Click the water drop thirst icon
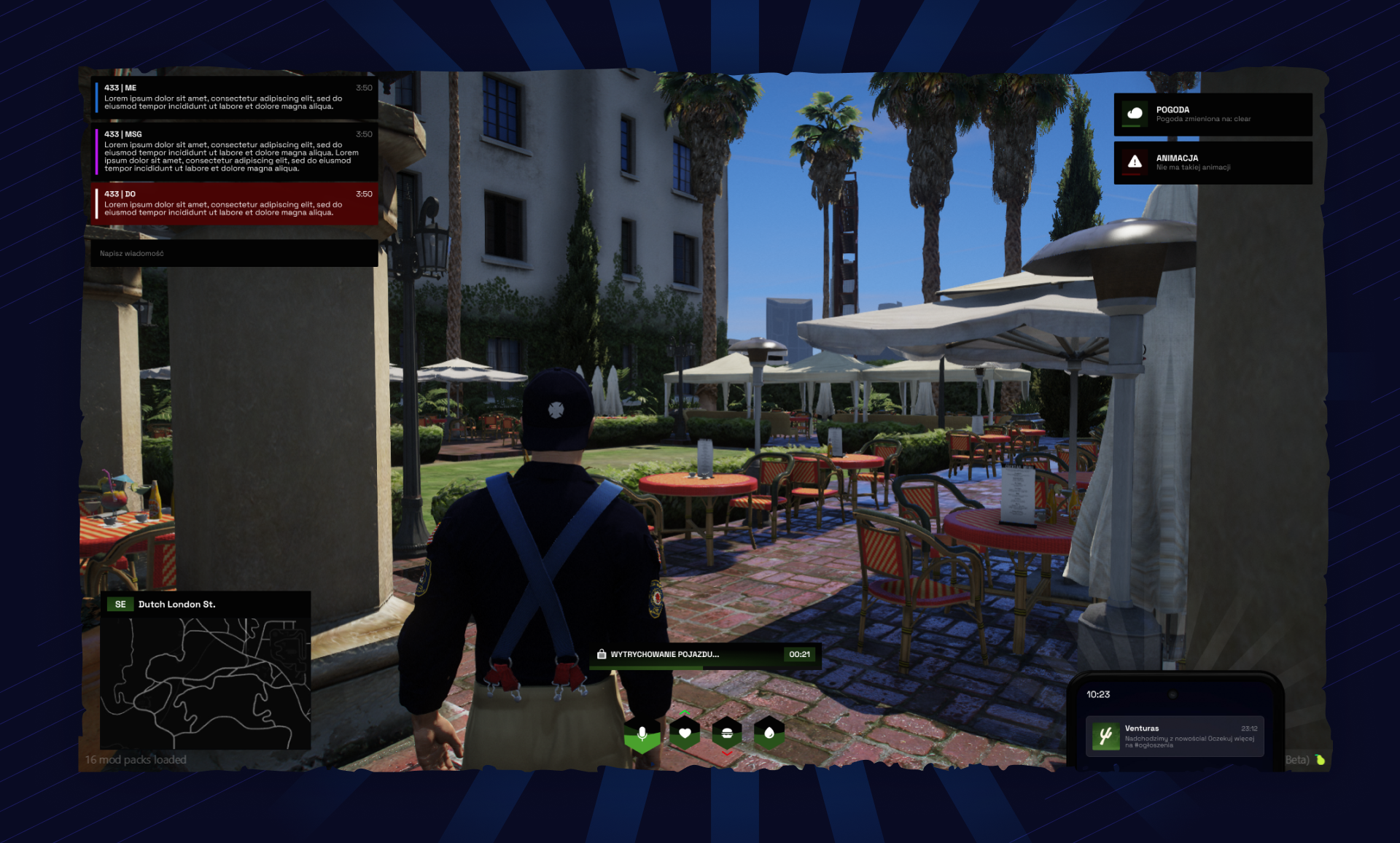 click(x=769, y=731)
